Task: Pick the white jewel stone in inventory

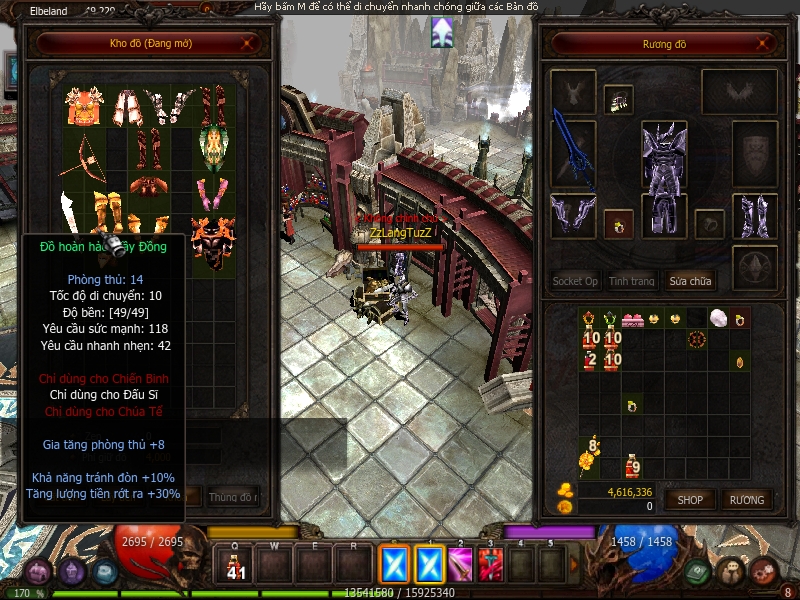Action: tap(717, 318)
